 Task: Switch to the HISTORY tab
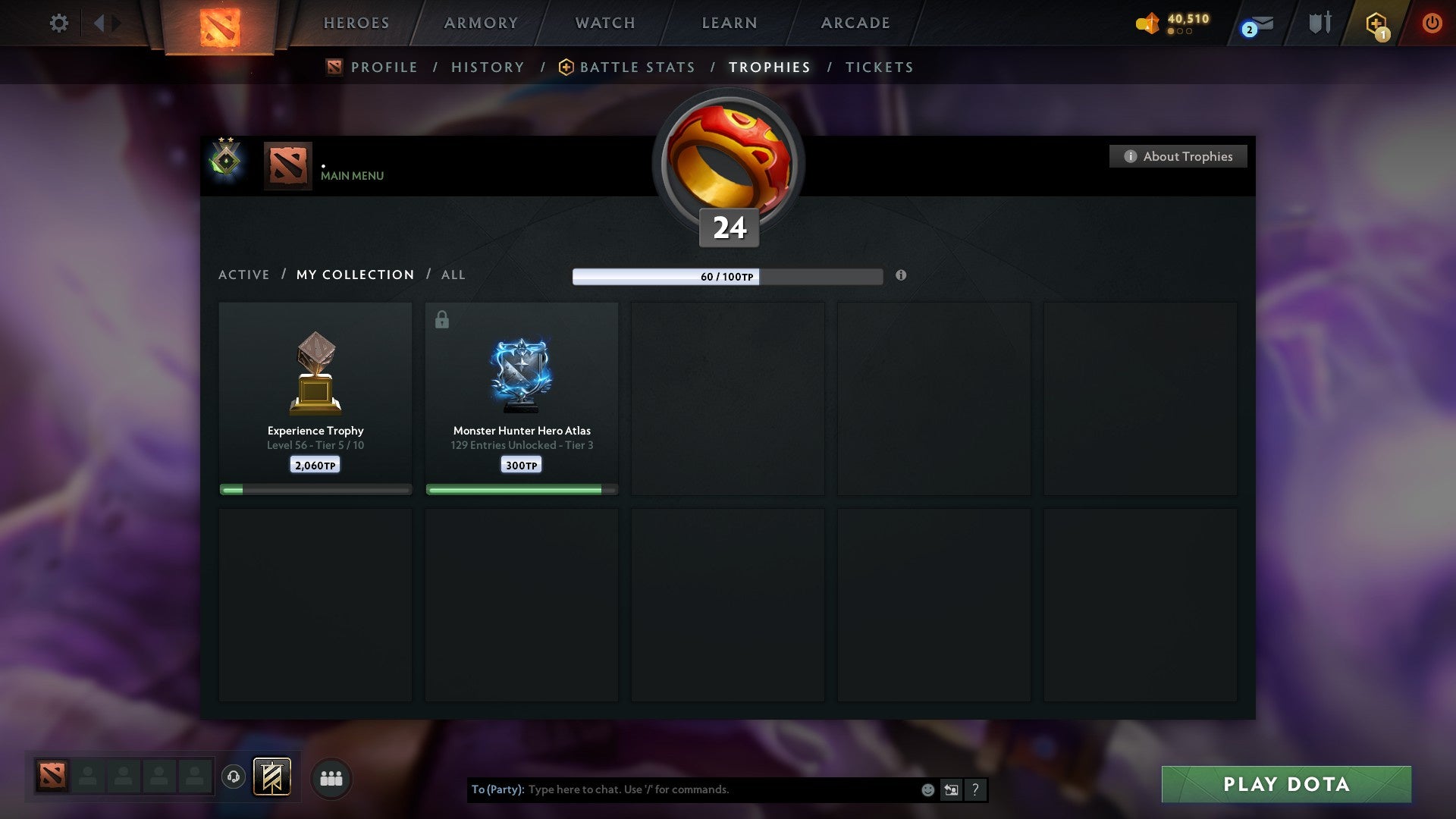point(488,67)
